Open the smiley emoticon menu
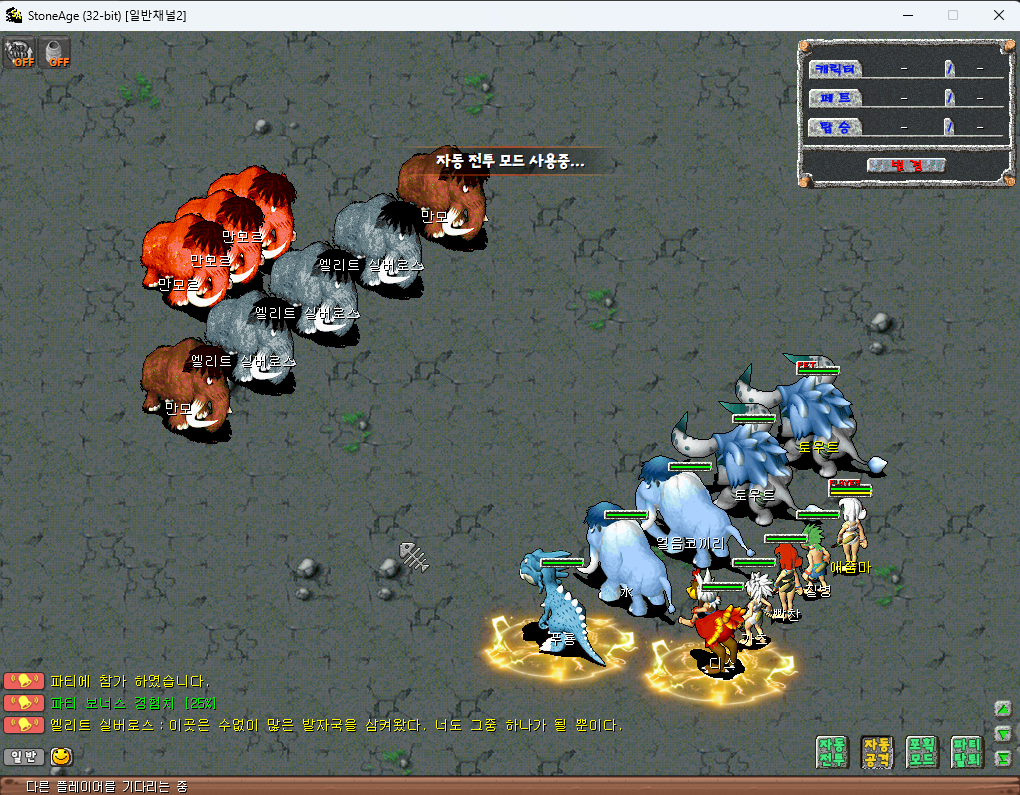Image resolution: width=1020 pixels, height=795 pixels. click(x=62, y=757)
